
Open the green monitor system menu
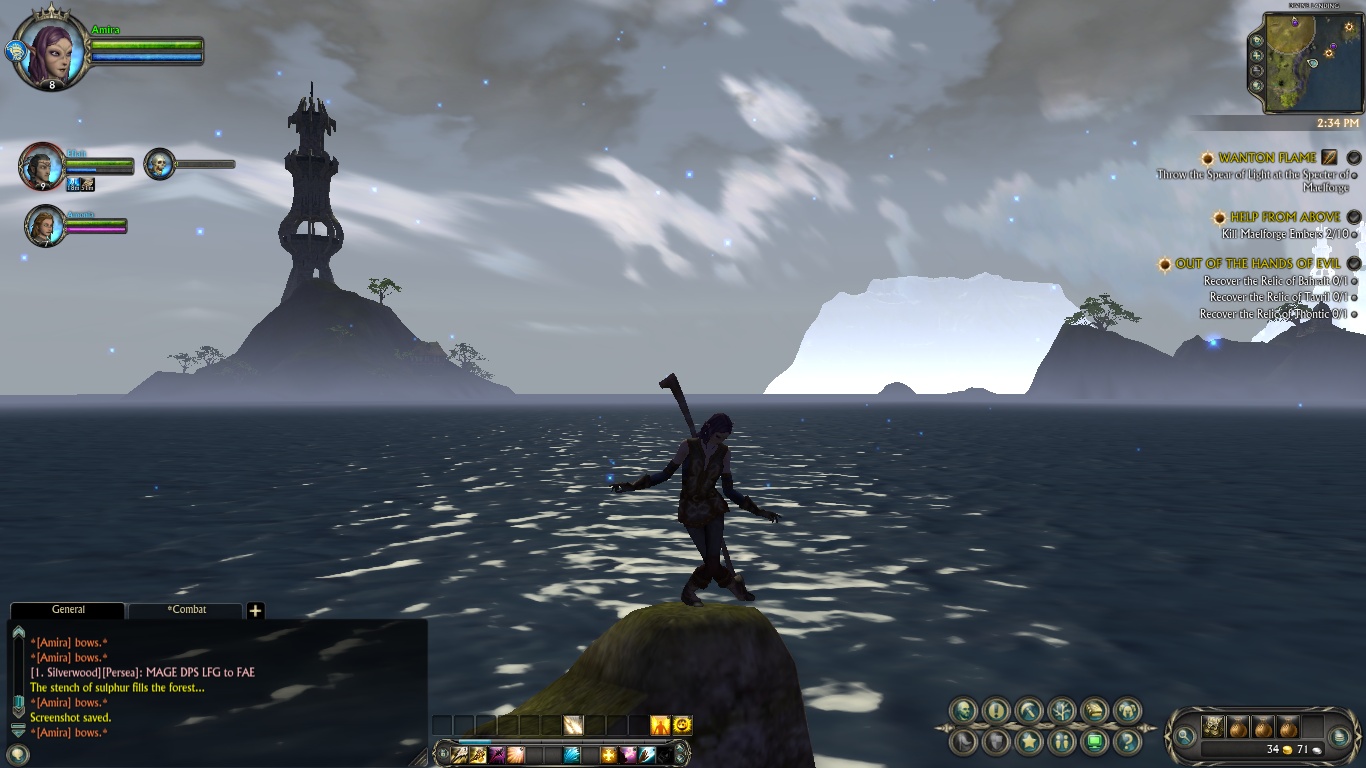pyautogui.click(x=1095, y=742)
